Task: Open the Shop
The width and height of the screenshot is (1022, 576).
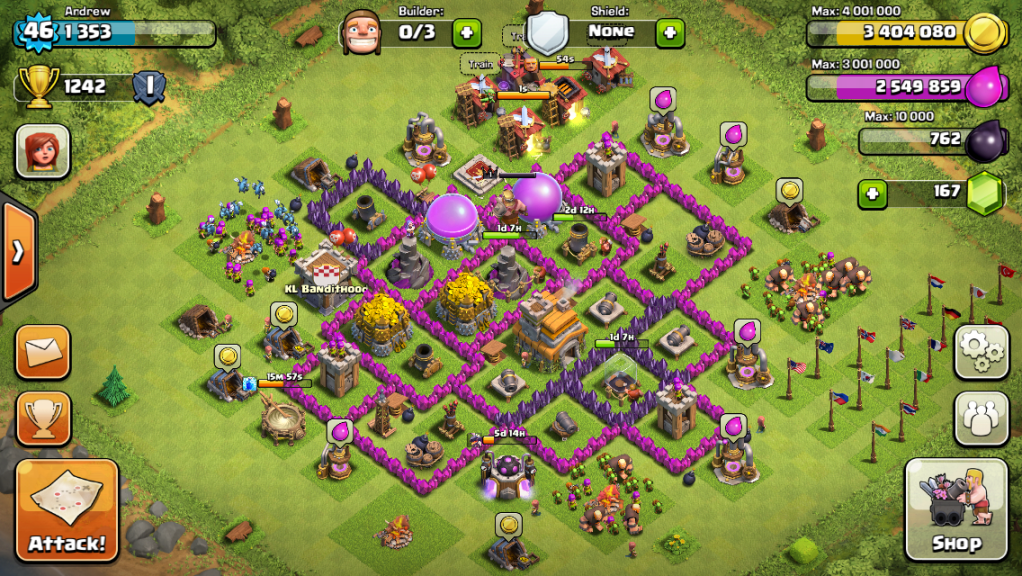Action: [x=955, y=509]
